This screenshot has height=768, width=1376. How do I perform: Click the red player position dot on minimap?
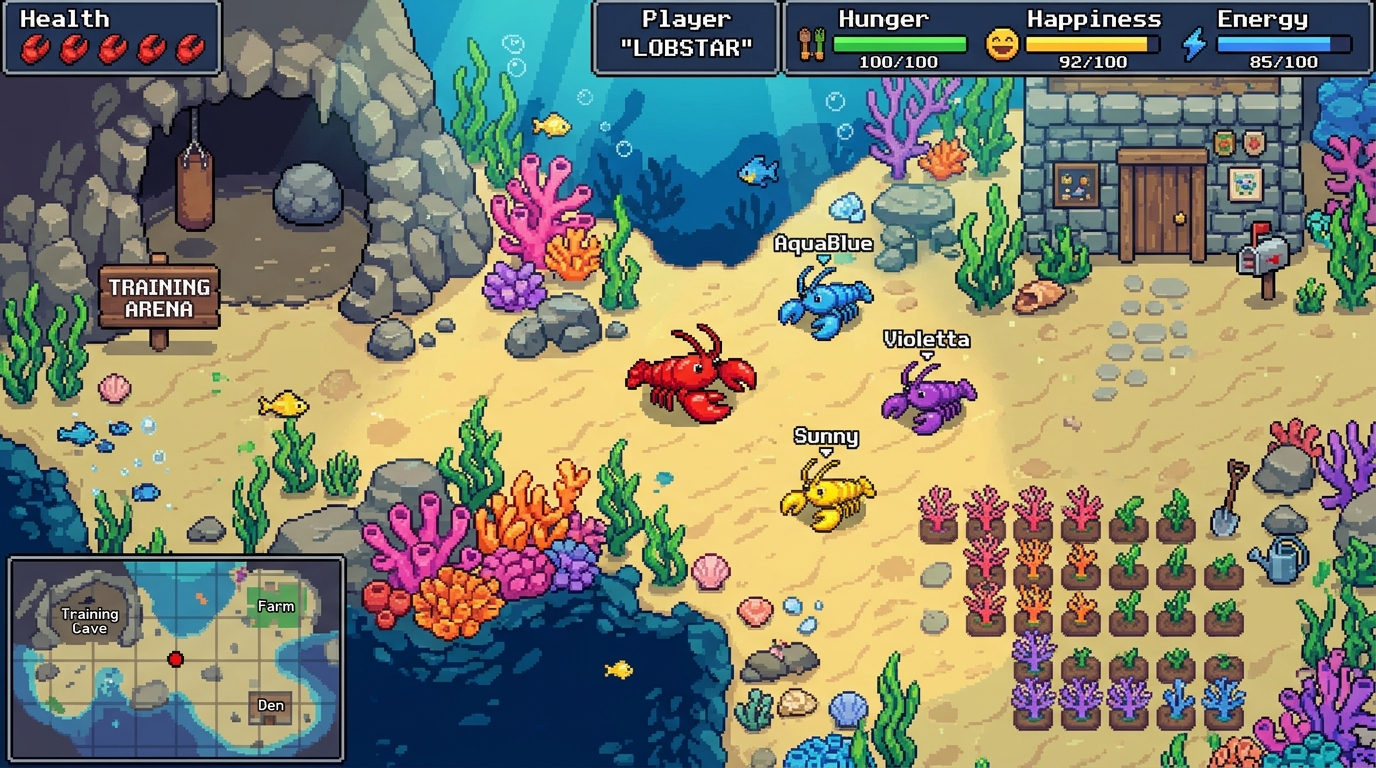[176, 657]
